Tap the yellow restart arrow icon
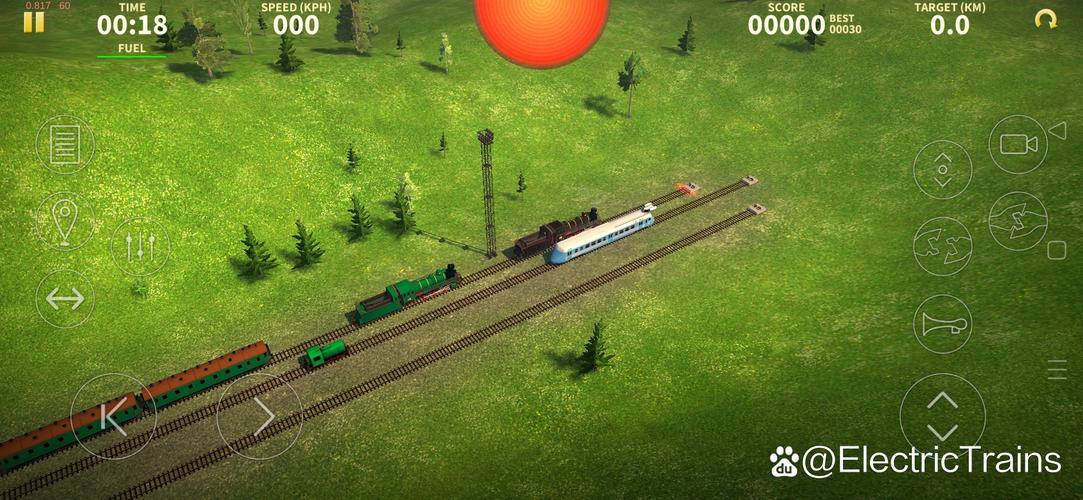 (x=1046, y=19)
